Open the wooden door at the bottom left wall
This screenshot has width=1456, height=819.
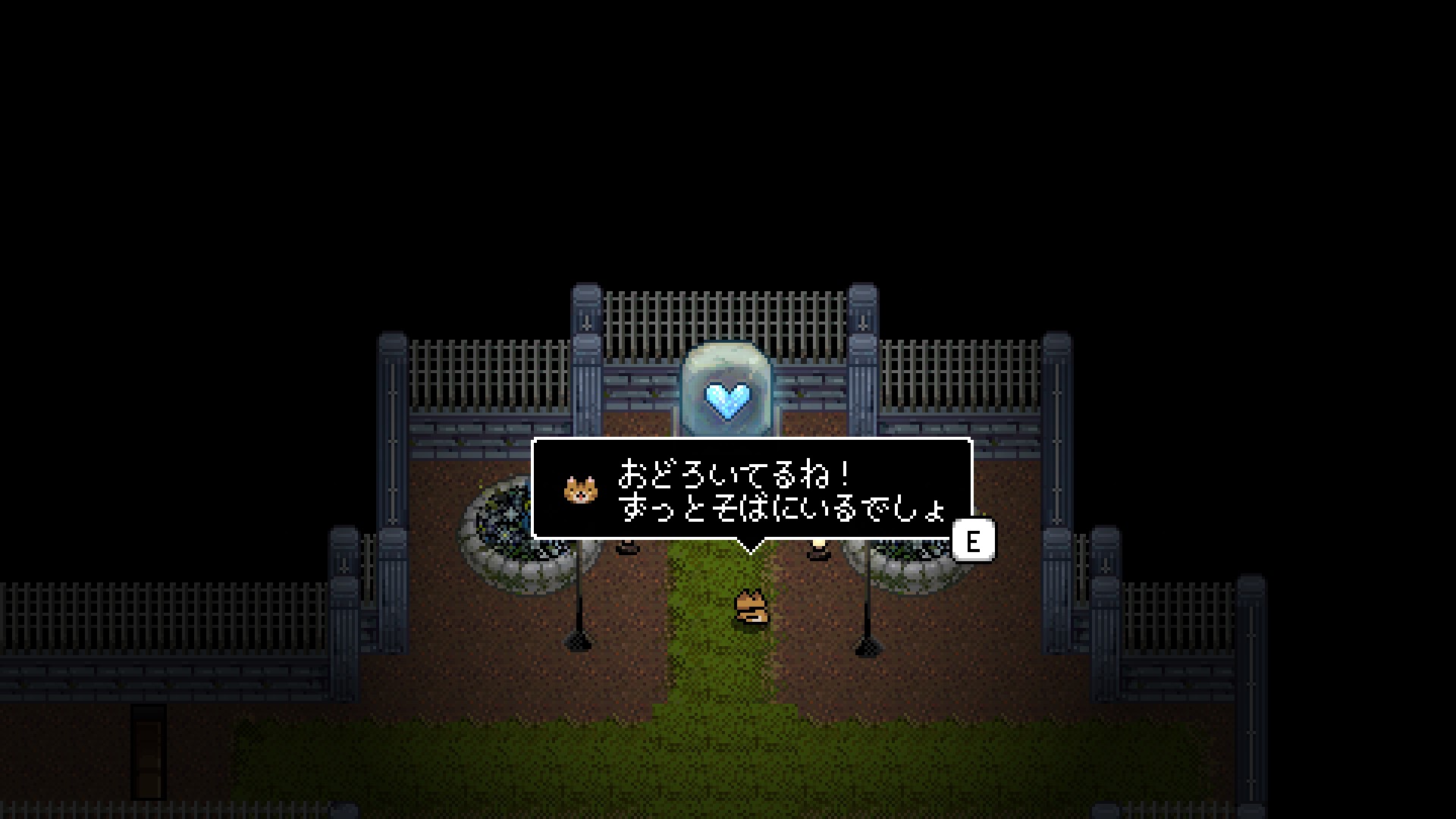(x=149, y=751)
